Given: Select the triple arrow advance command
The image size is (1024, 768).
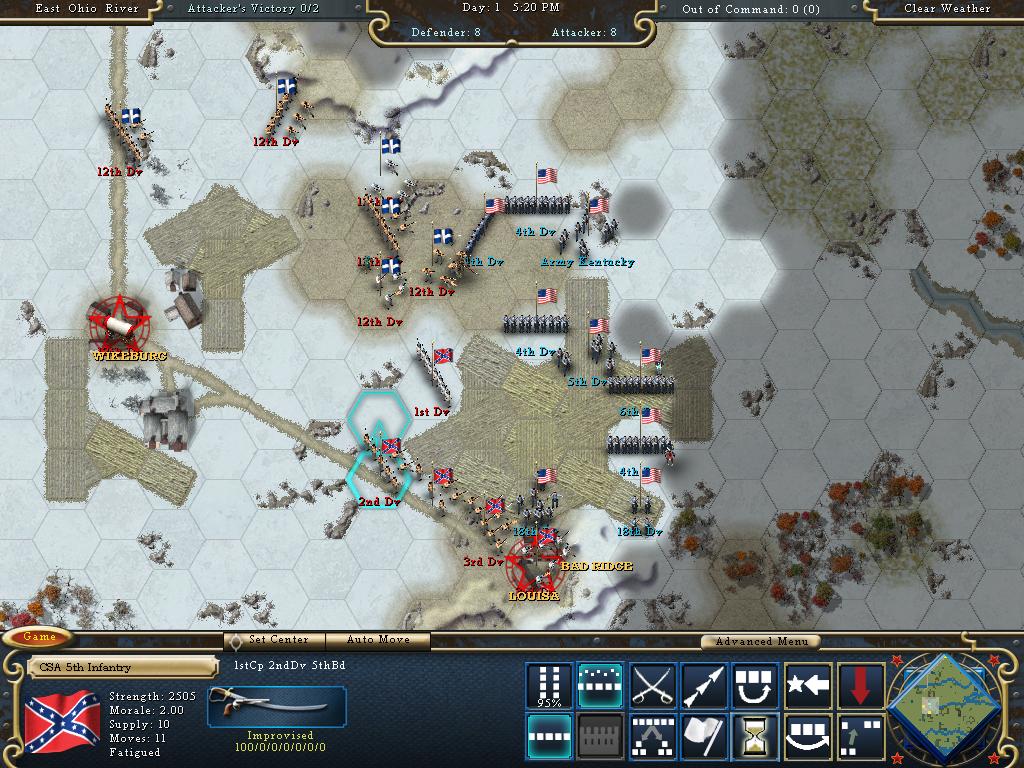Looking at the screenshot, I should 704,685.
